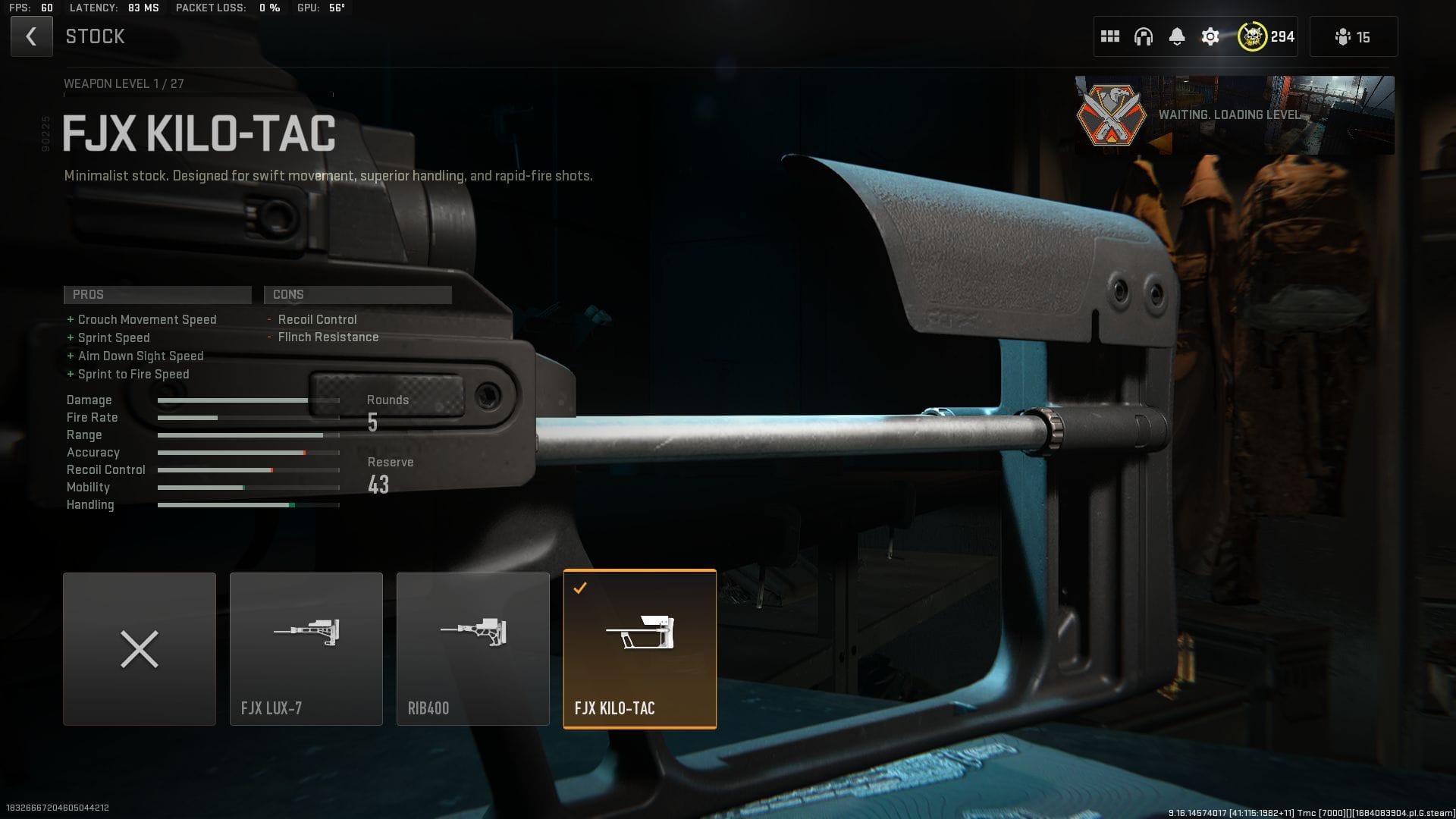This screenshot has height=819, width=1456.
Task: Click the headset audio icon
Action: pyautogui.click(x=1144, y=36)
